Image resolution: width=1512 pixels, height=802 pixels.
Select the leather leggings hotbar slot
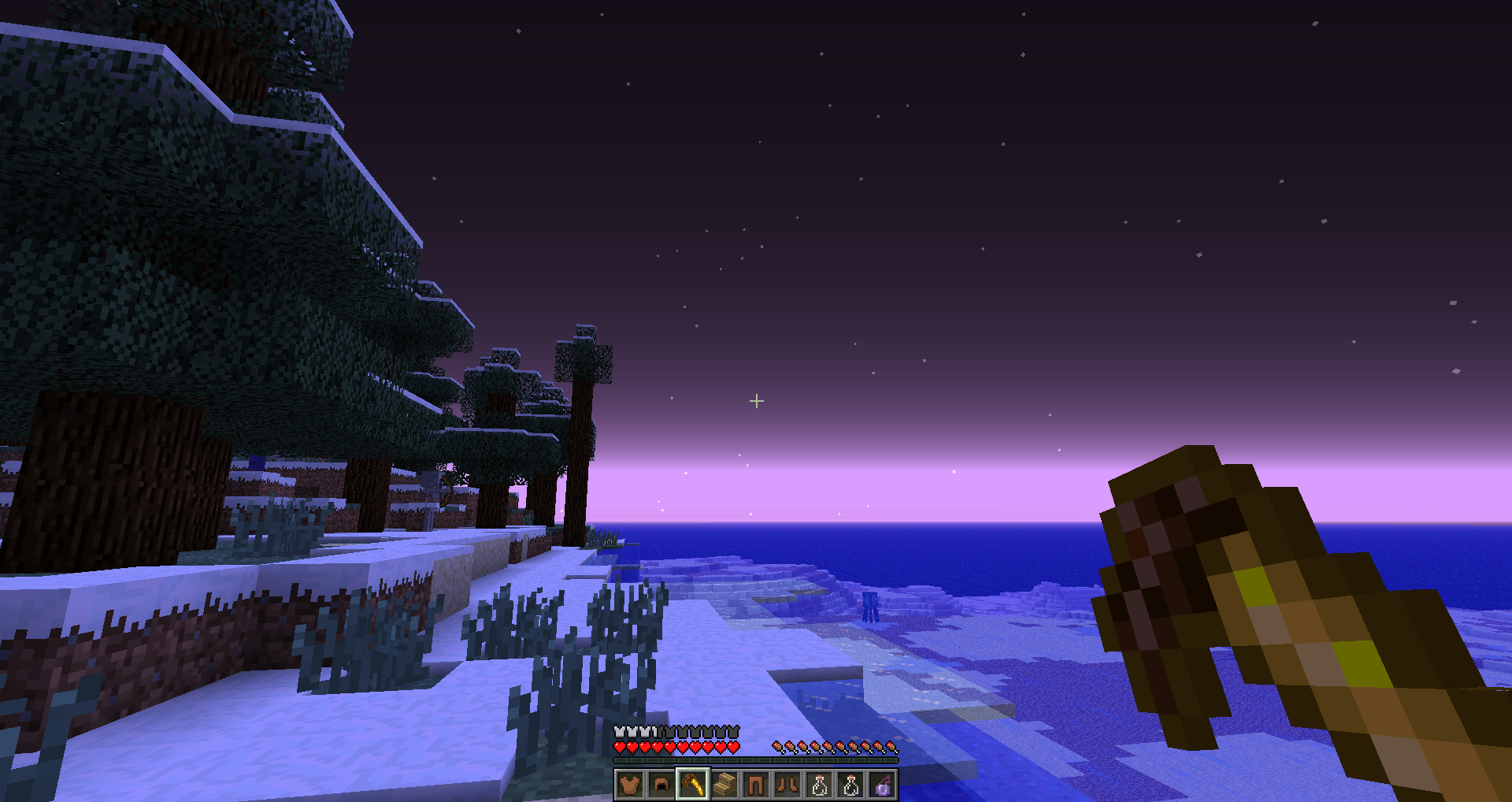tap(756, 785)
